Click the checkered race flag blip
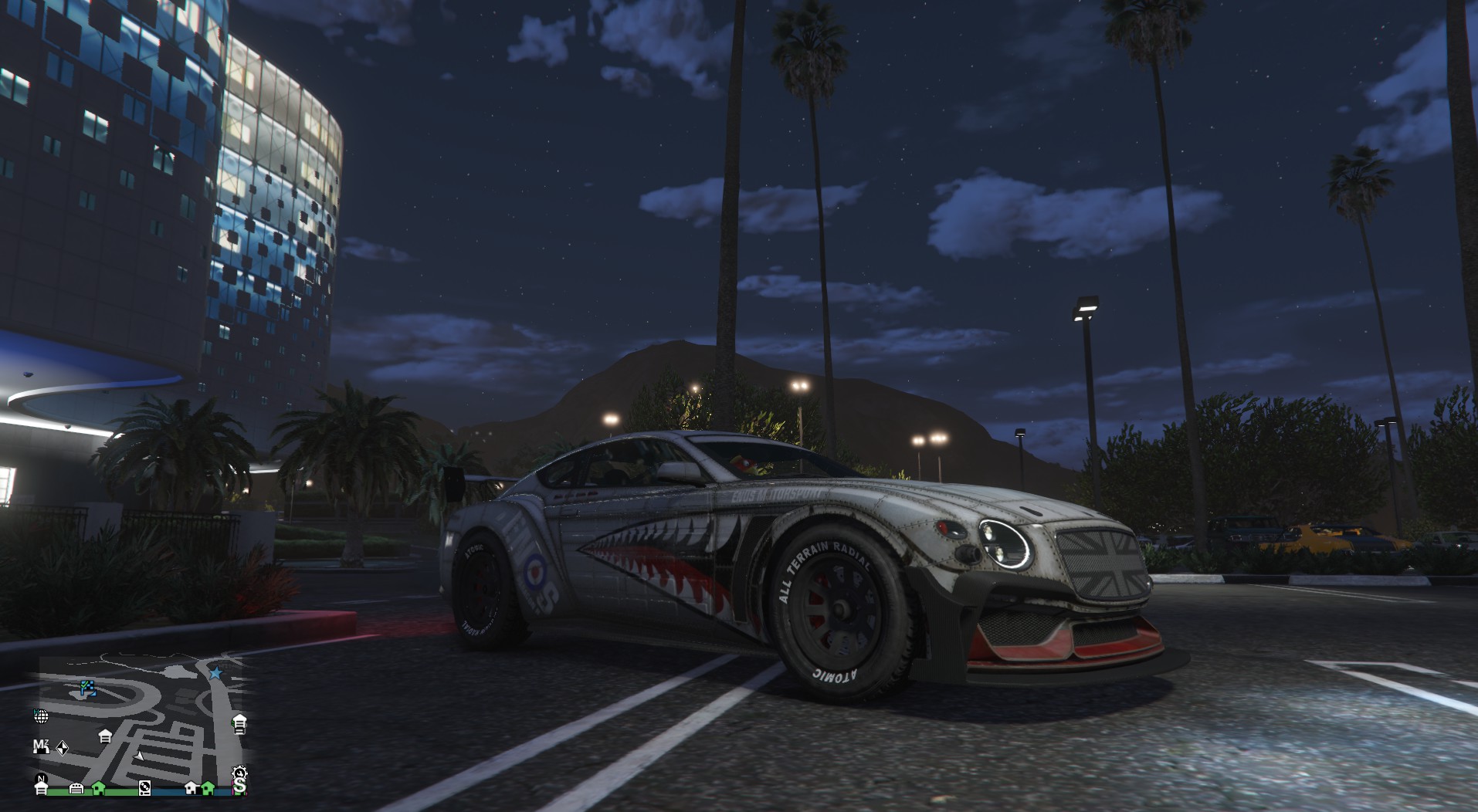The height and width of the screenshot is (812, 1478). coord(87,689)
